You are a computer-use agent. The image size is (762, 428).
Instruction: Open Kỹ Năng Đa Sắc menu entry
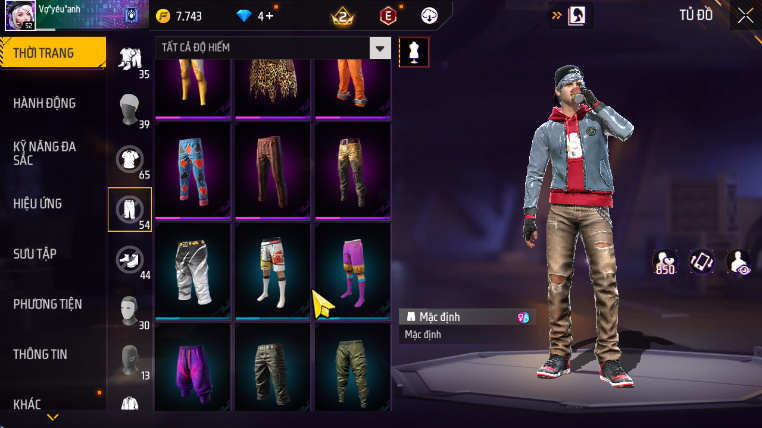point(45,153)
